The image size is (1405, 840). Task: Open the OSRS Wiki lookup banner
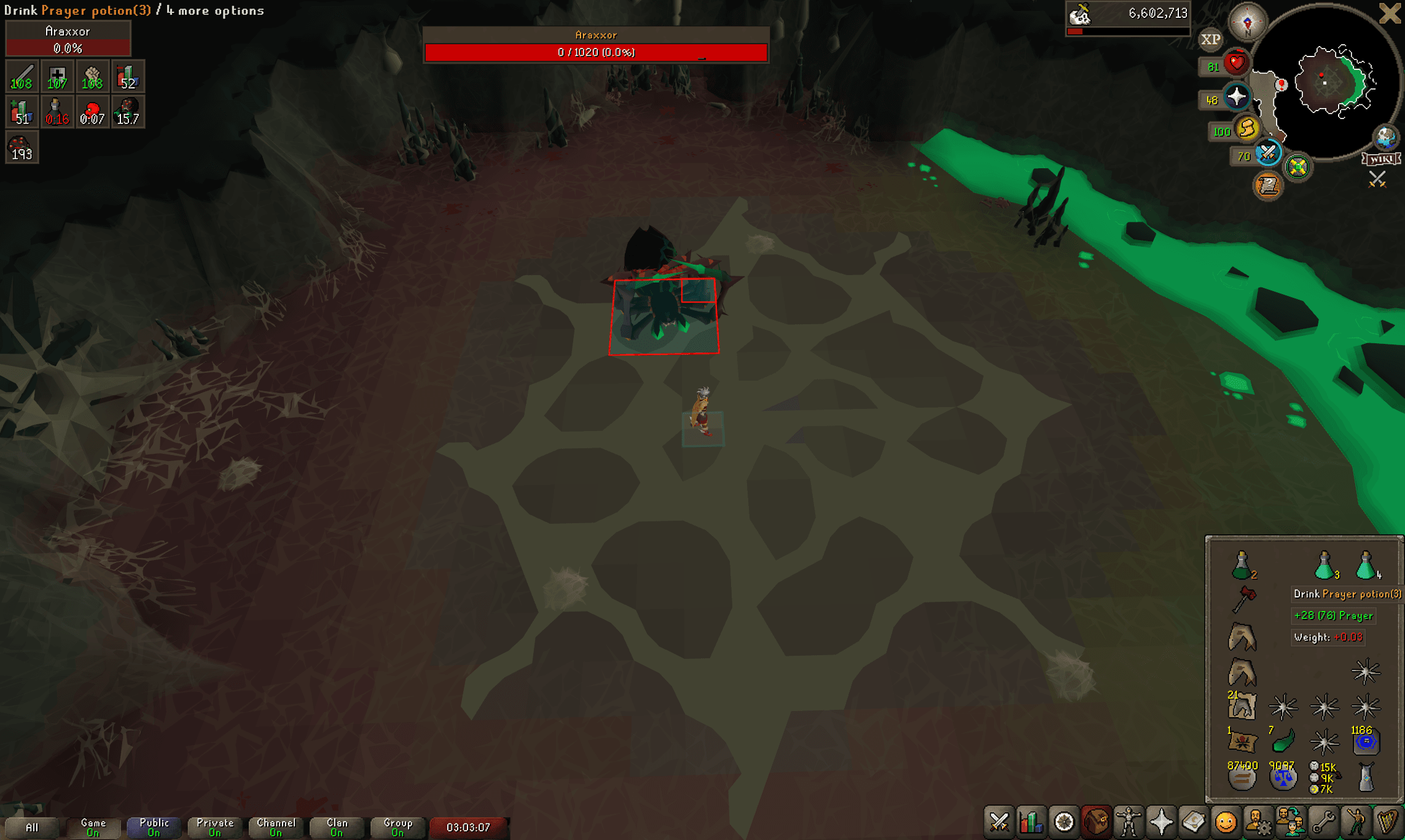click(x=1380, y=159)
